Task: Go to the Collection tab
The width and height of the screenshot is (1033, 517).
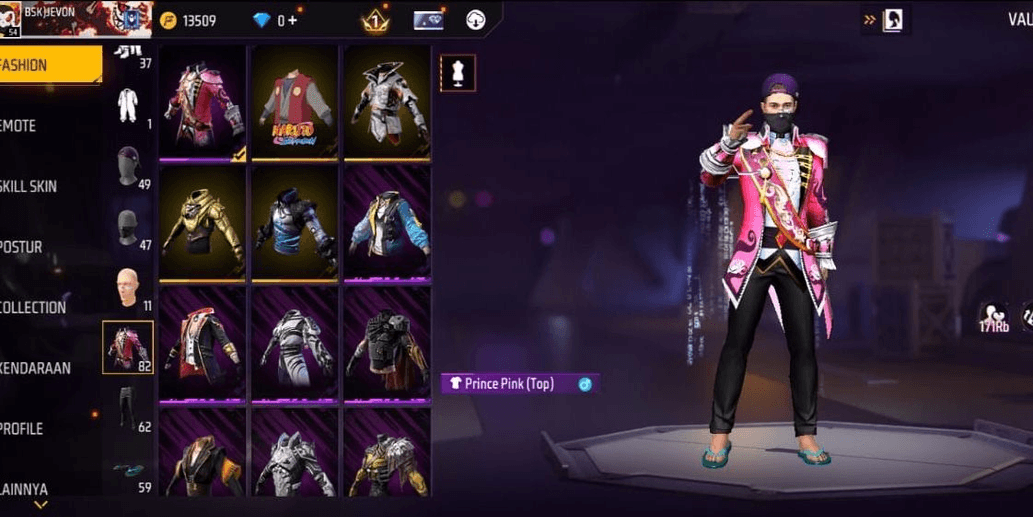Action: [40, 307]
